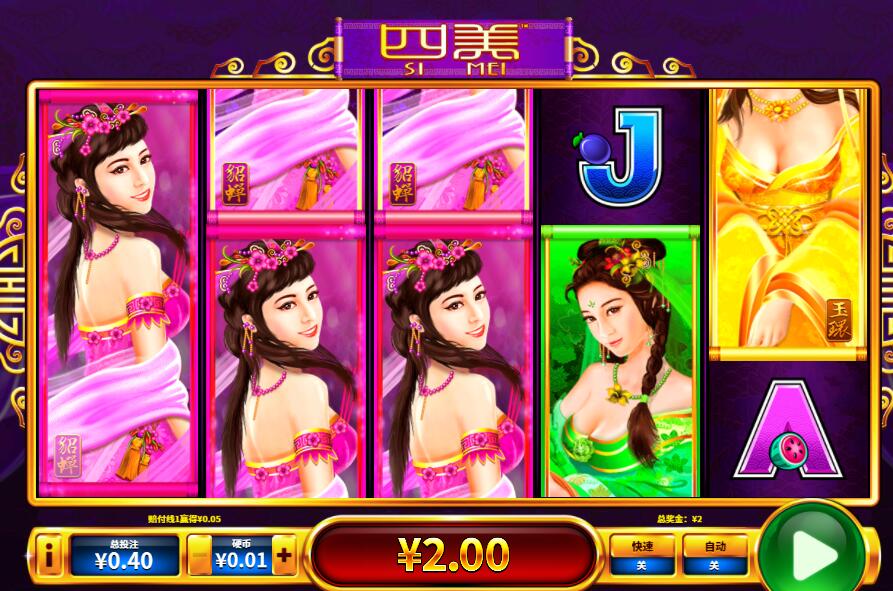Toggle the 自动 auto spin mode
Viewport: 893px width, 591px height.
coord(714,555)
